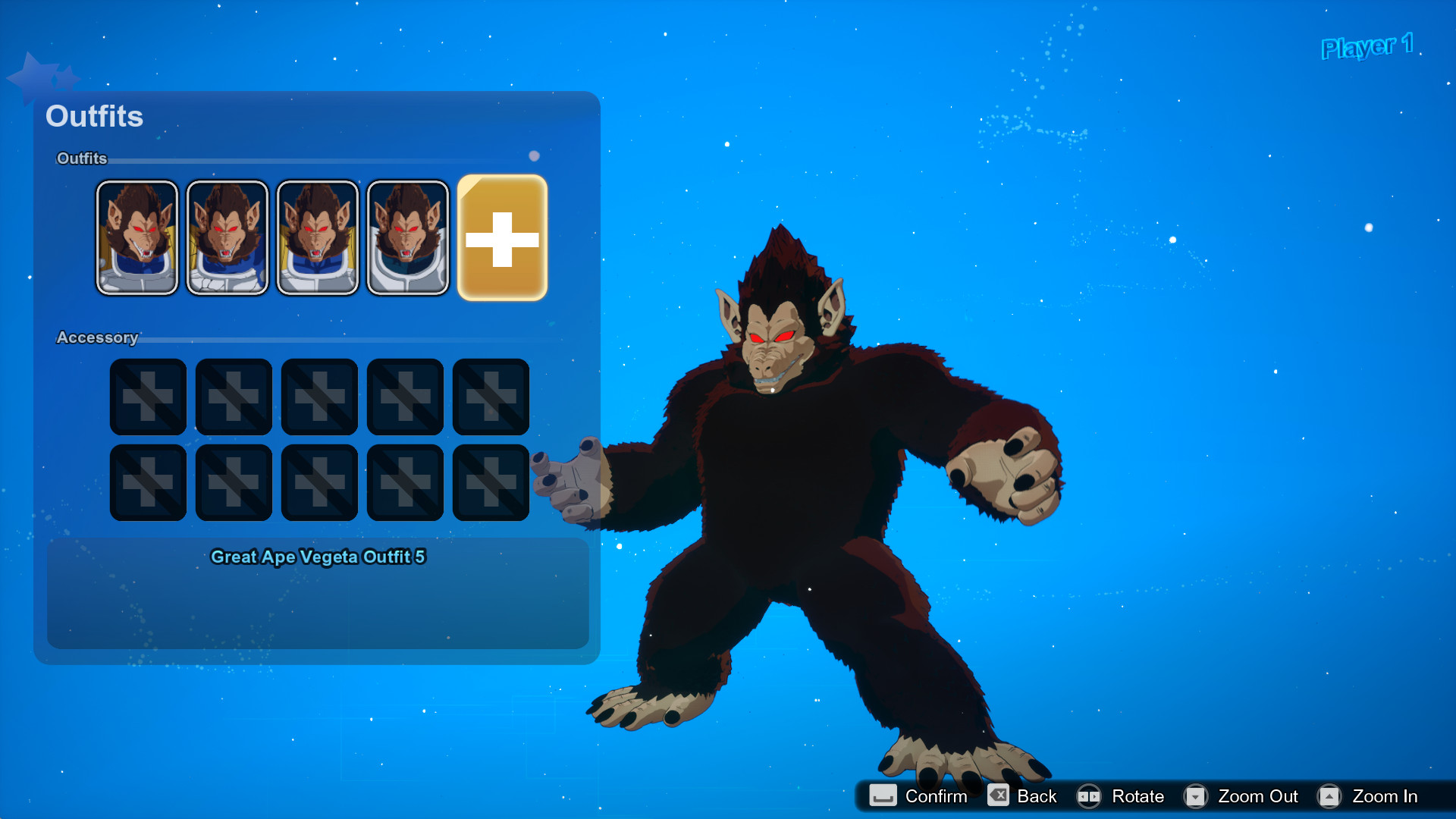Screen dimensions: 1456x819
Task: Click the Accessory section label
Action: point(97,337)
